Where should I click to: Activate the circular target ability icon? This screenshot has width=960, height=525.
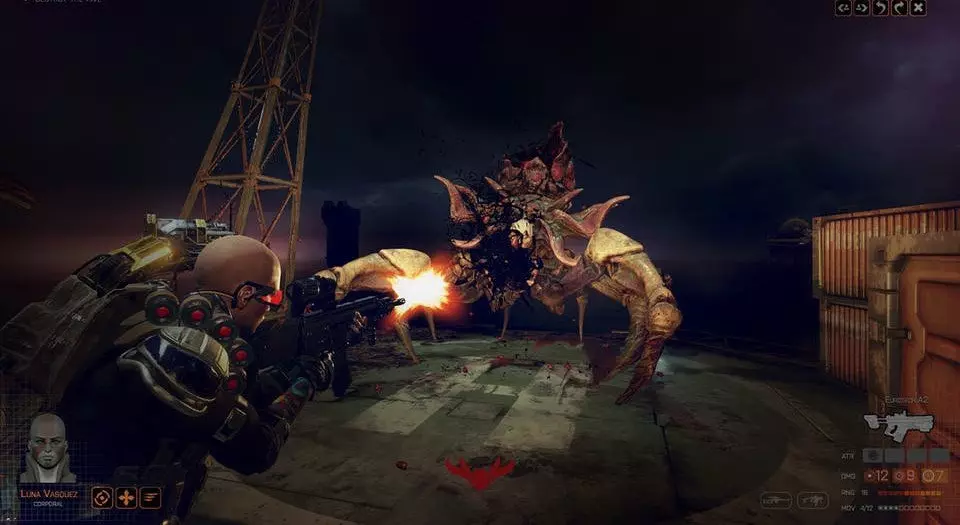click(x=102, y=497)
